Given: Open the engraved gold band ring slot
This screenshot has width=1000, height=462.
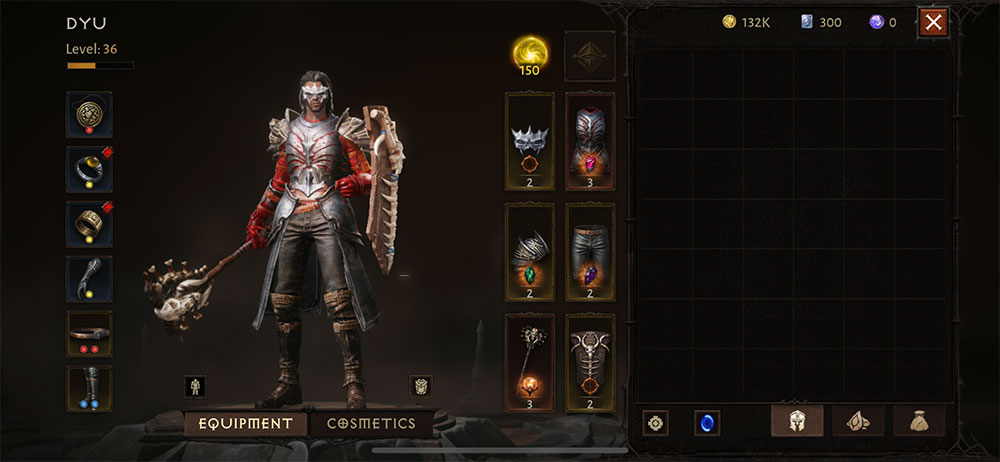Looking at the screenshot, I should click(89, 224).
